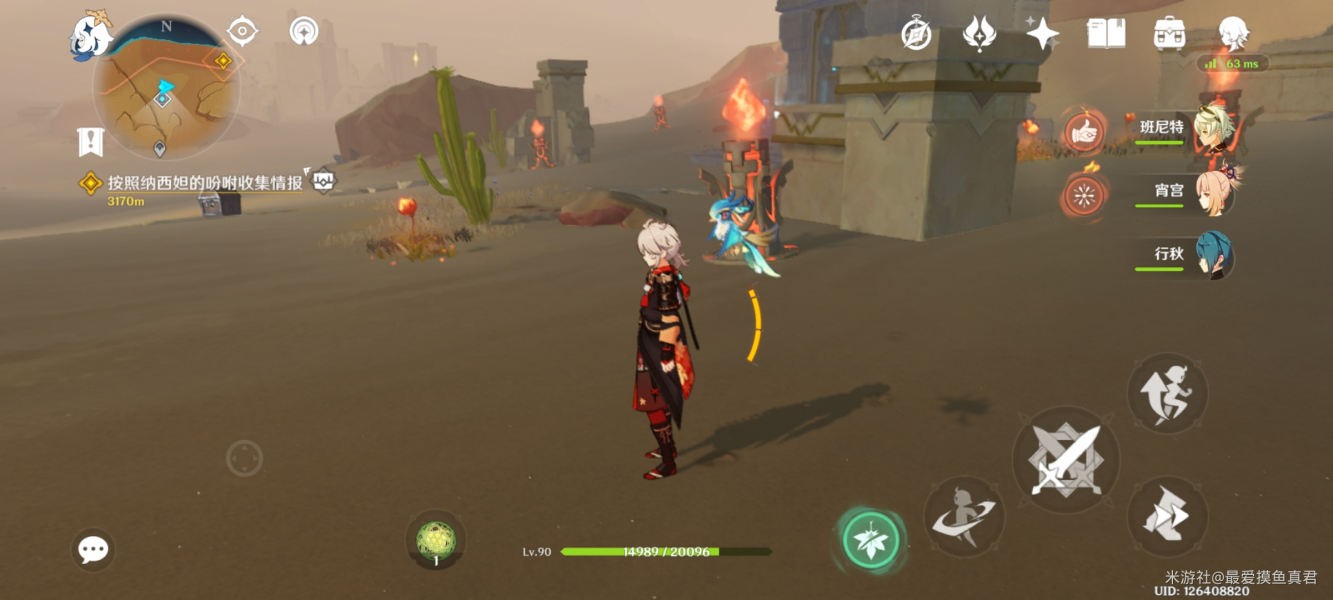This screenshot has width=1333, height=600.
Task: Open the wish star icon
Action: 1042,35
